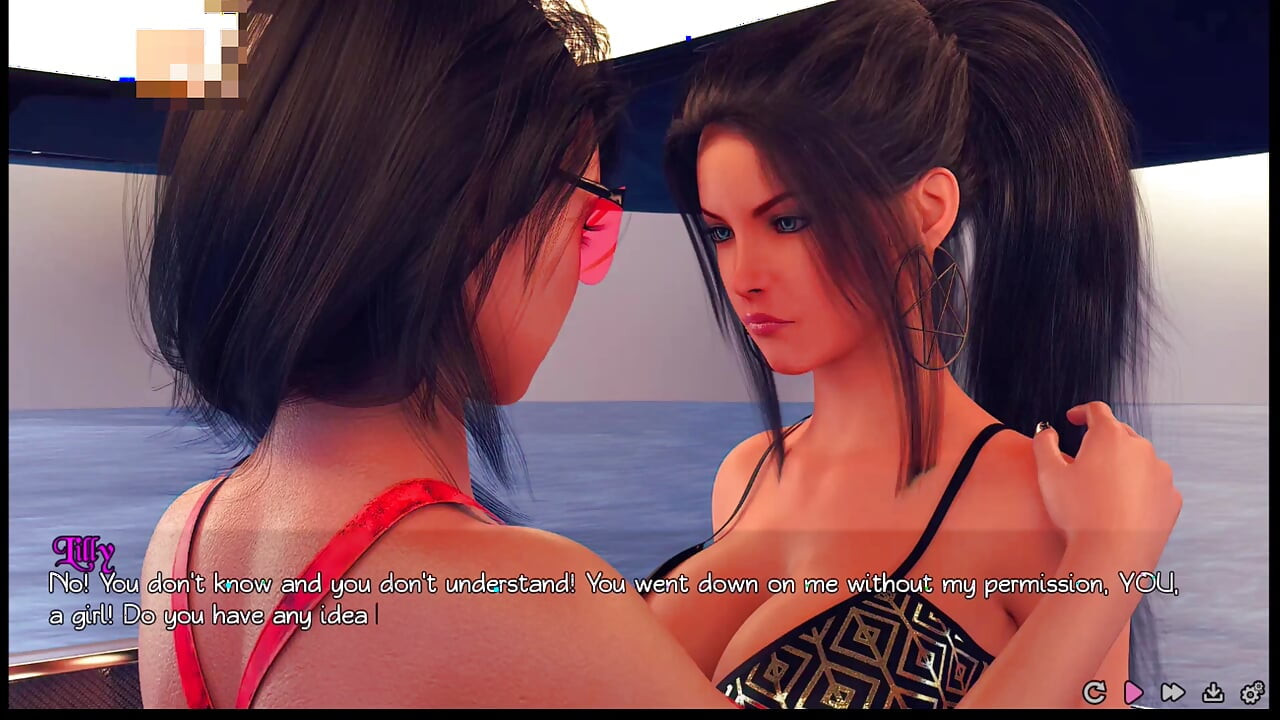Expand the quick menu save options

[1213, 692]
